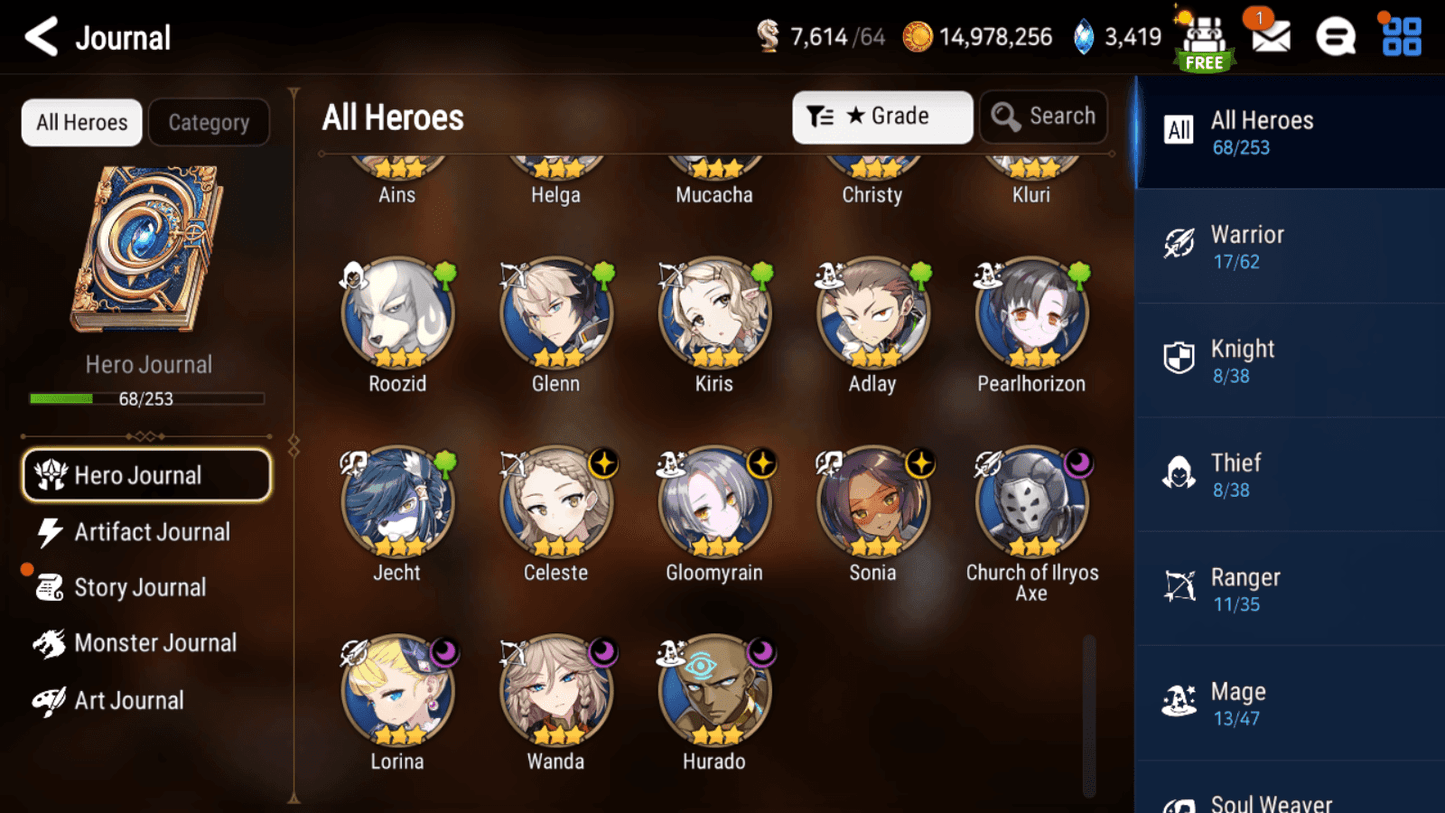Select the Artifact Journal menu entry
The width and height of the screenshot is (1445, 813).
click(150, 532)
